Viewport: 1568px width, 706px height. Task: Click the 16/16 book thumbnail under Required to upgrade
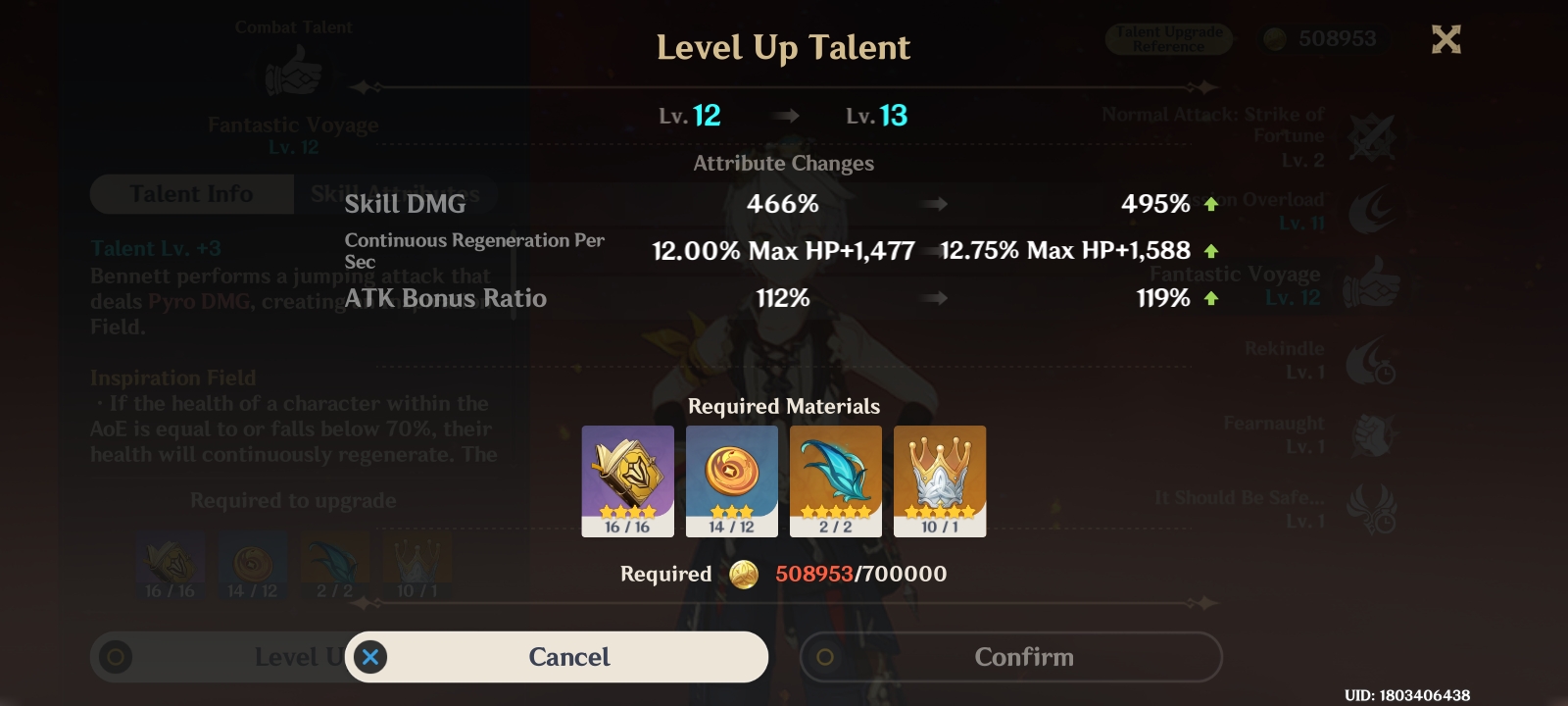click(169, 564)
